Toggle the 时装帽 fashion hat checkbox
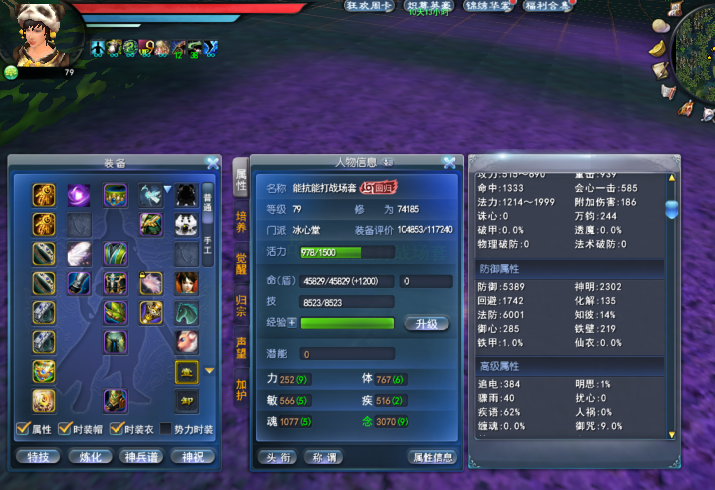Viewport: 715px width, 490px height. [65, 429]
